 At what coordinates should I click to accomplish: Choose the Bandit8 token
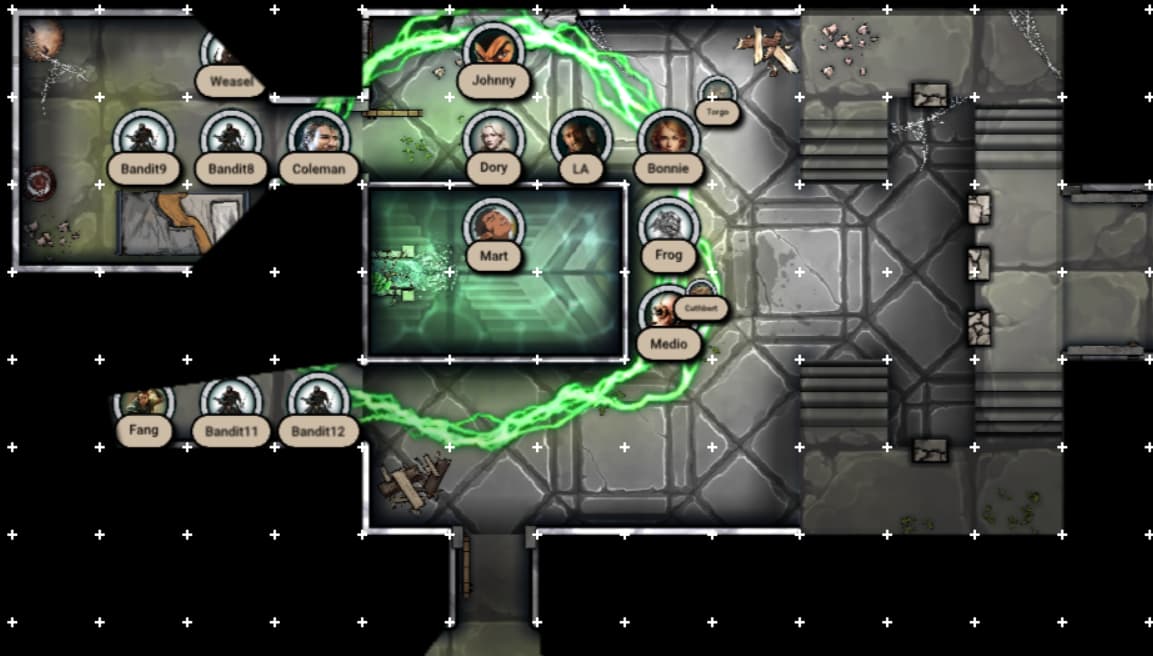pyautogui.click(x=231, y=138)
